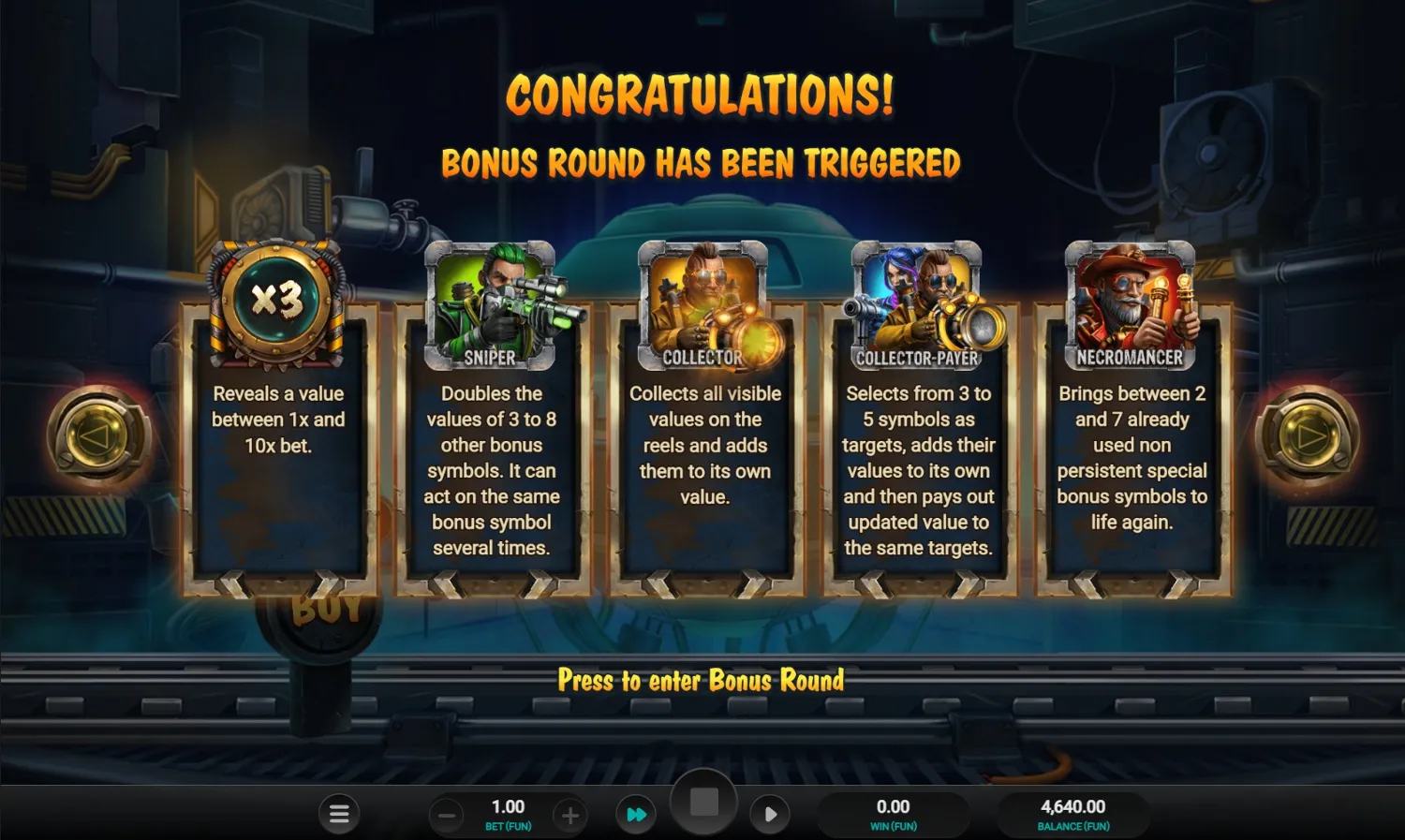
Task: Enable turbo spin with the fast-forward icon
Action: point(636,814)
